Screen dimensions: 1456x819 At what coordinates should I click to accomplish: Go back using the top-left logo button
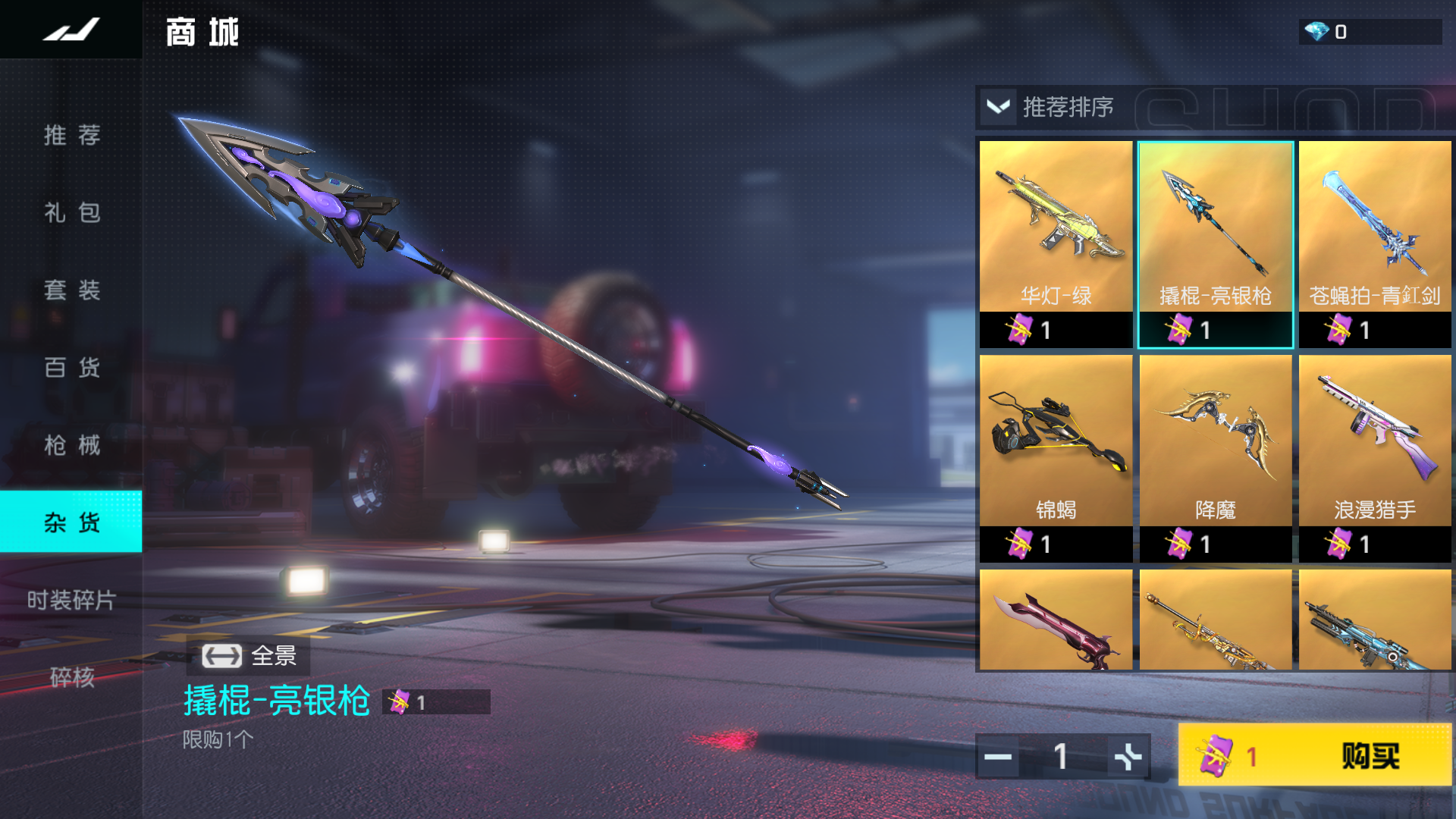[71, 30]
